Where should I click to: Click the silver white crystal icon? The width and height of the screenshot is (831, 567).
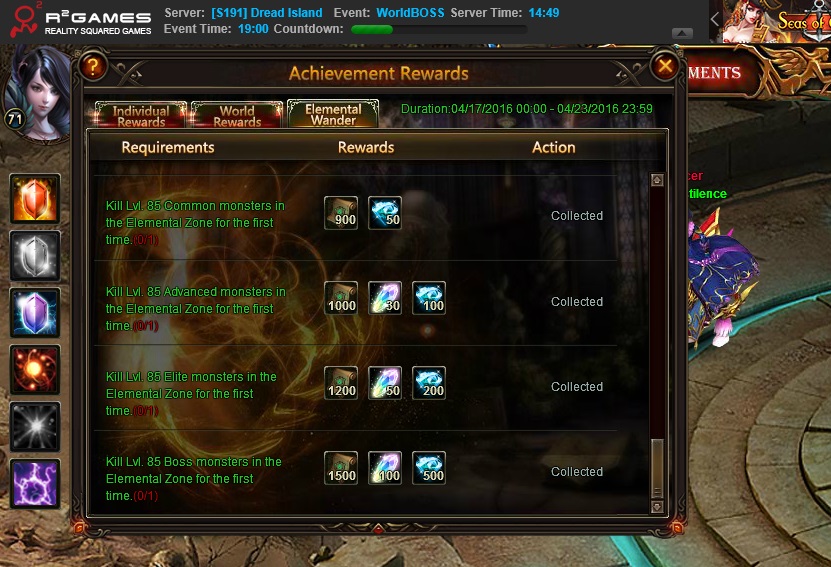click(x=35, y=255)
